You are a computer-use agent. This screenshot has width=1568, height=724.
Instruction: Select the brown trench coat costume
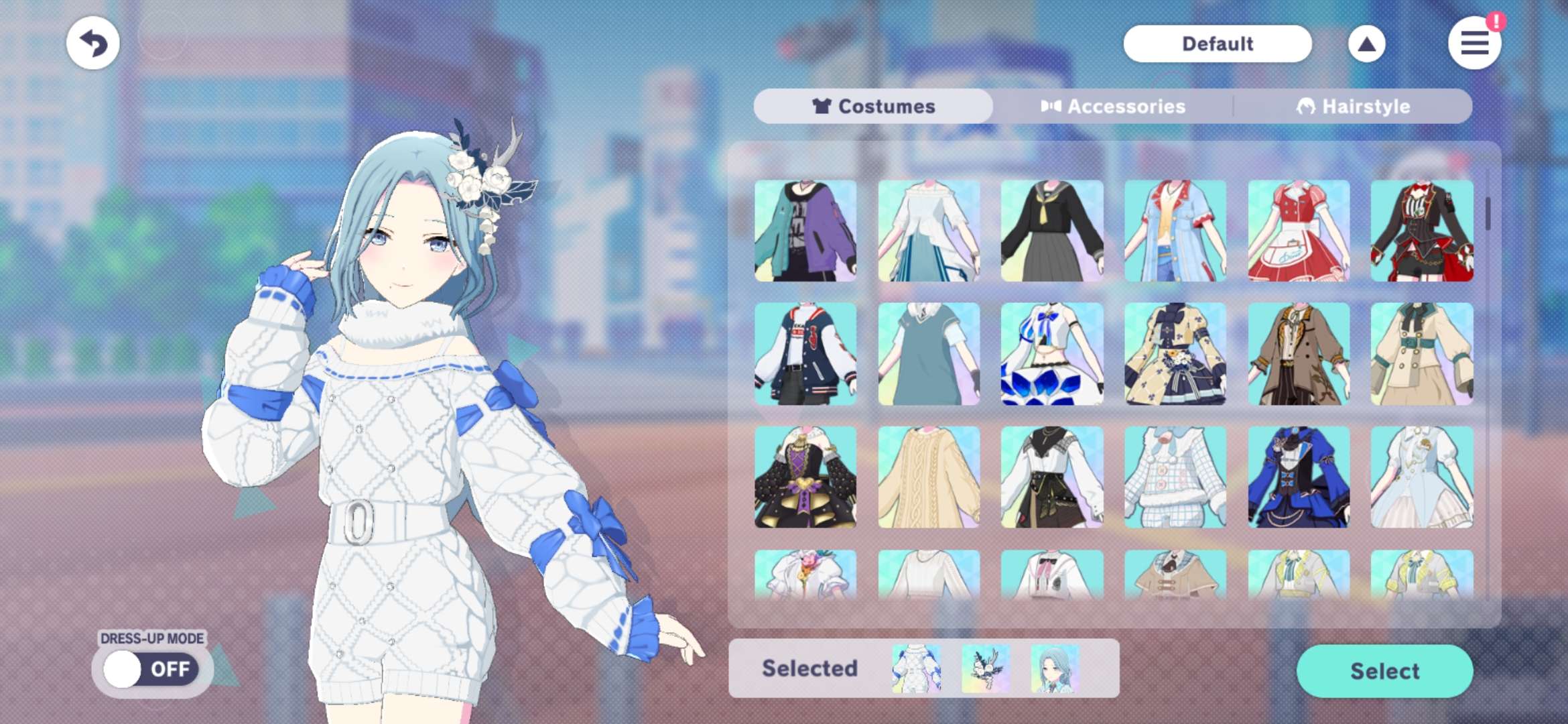1299,354
